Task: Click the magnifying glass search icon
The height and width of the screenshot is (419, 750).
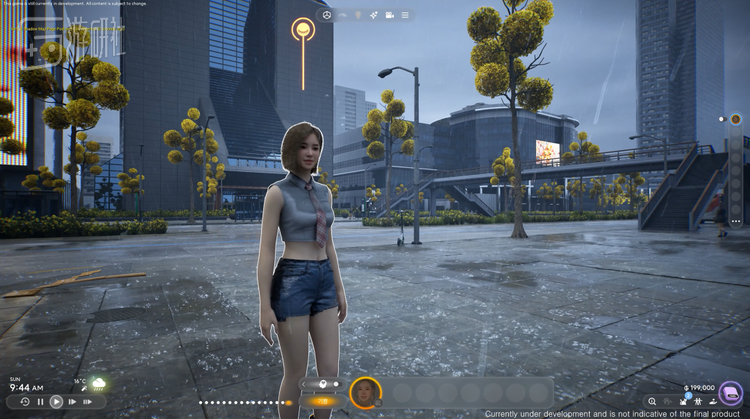Action: (x=652, y=401)
